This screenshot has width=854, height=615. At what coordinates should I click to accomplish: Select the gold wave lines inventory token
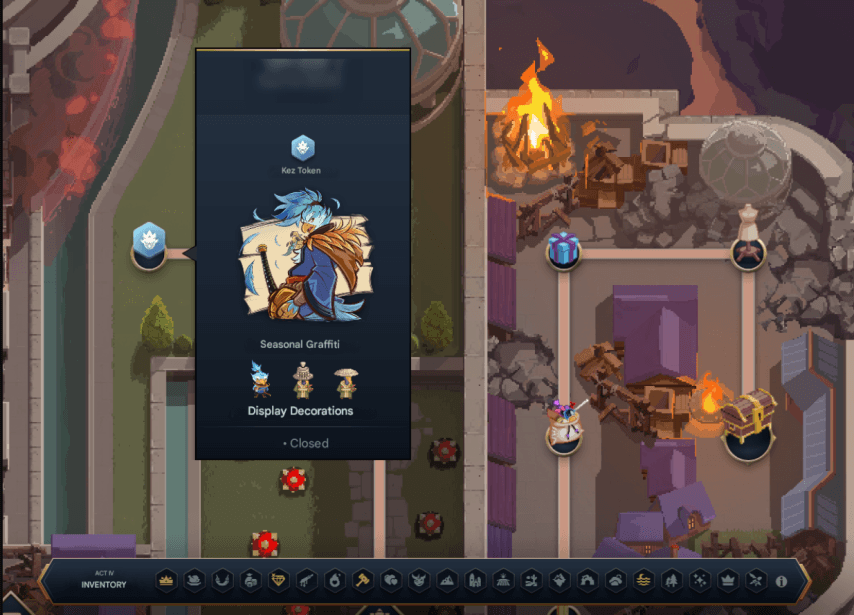[643, 580]
